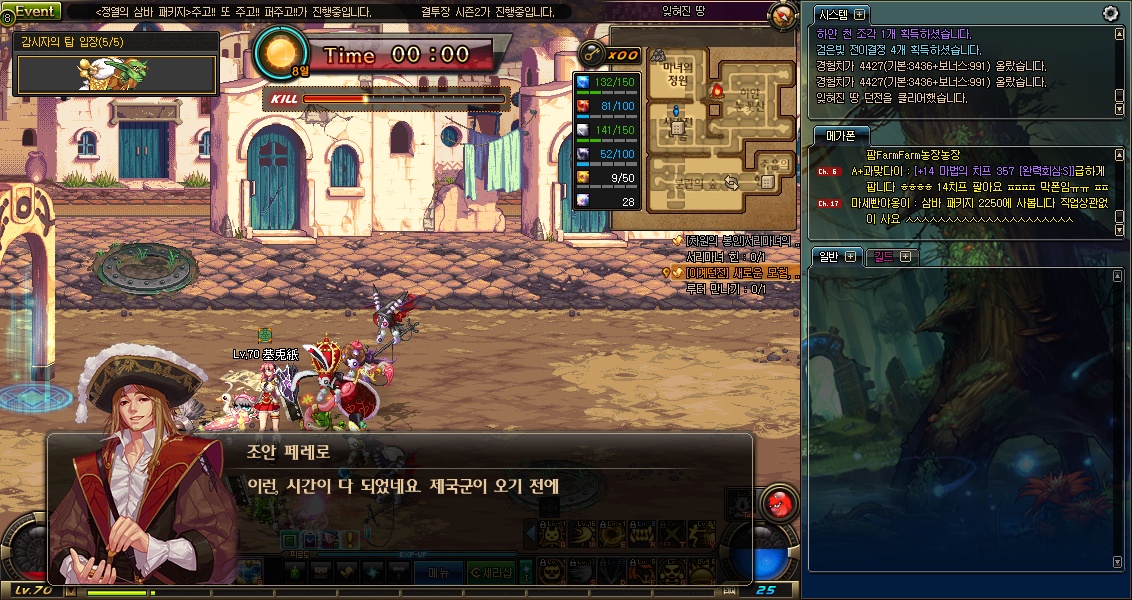
Task: Switch to the 일반 (General) chat tab
Action: pos(829,256)
